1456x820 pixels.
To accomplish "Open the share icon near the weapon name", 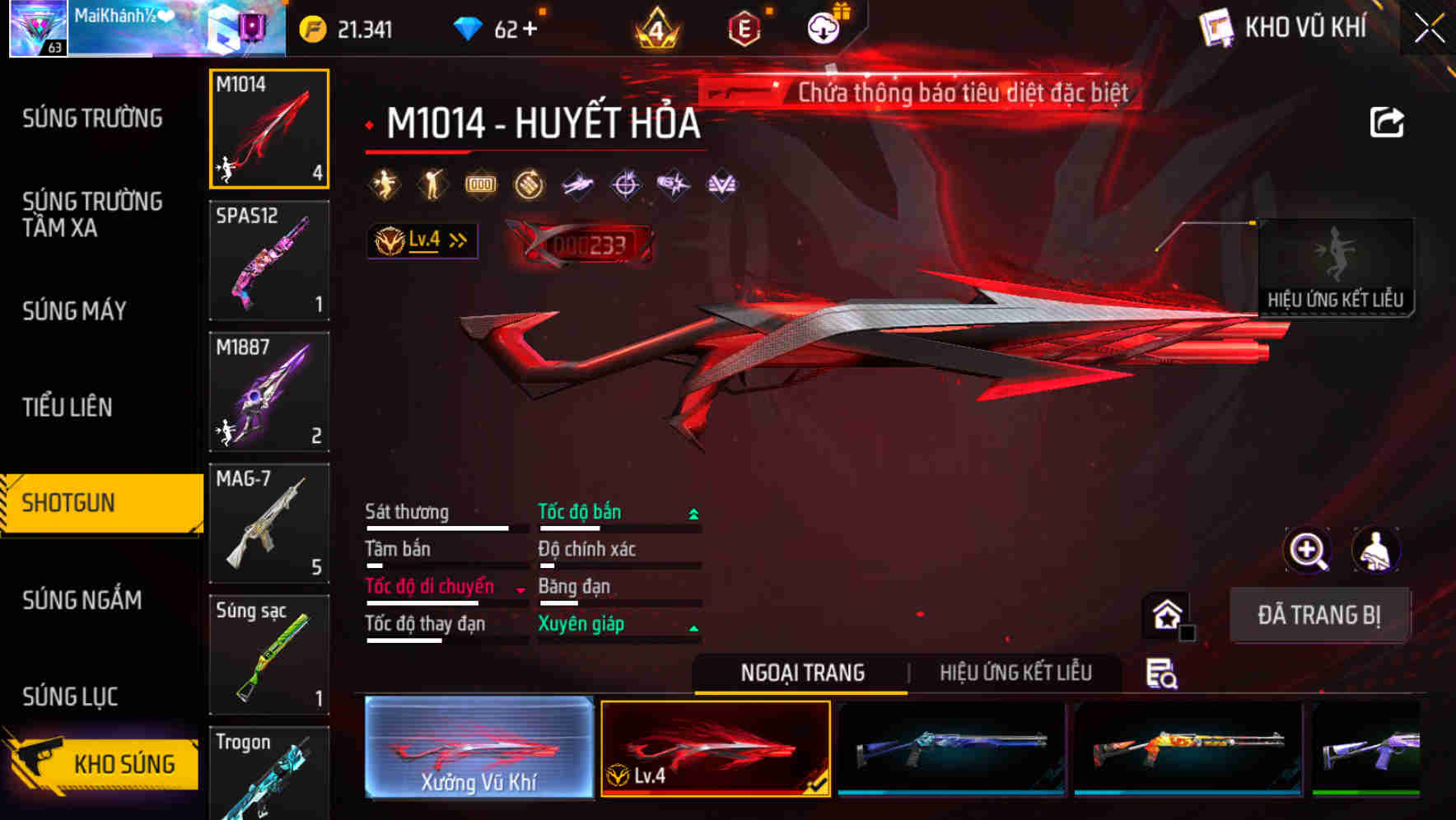I will [1388, 121].
